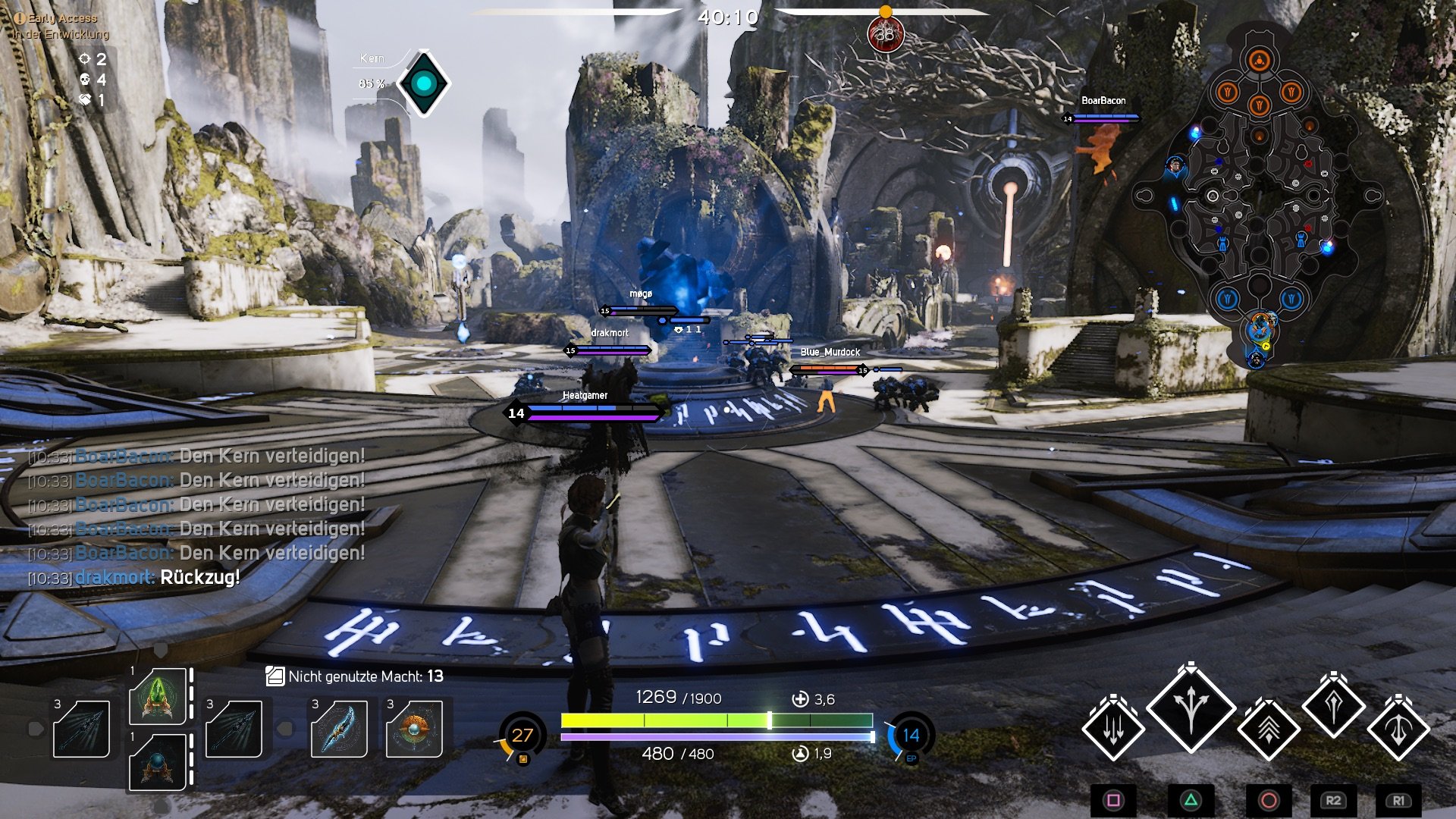The image size is (1456, 819).
Task: Open the anchor-shaped ultimate ability icon
Action: click(x=1398, y=729)
